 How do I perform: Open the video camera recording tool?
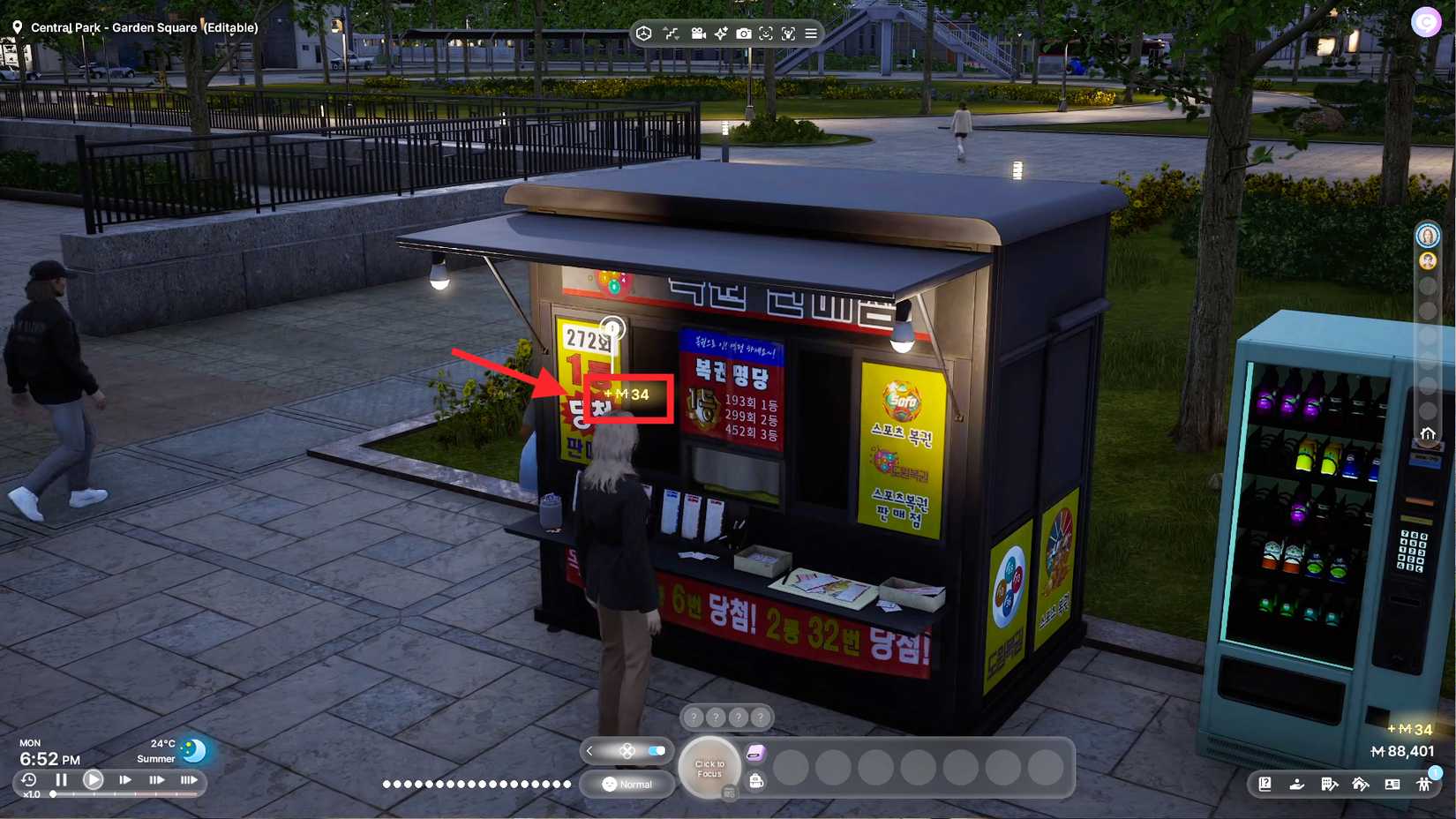coord(699,34)
